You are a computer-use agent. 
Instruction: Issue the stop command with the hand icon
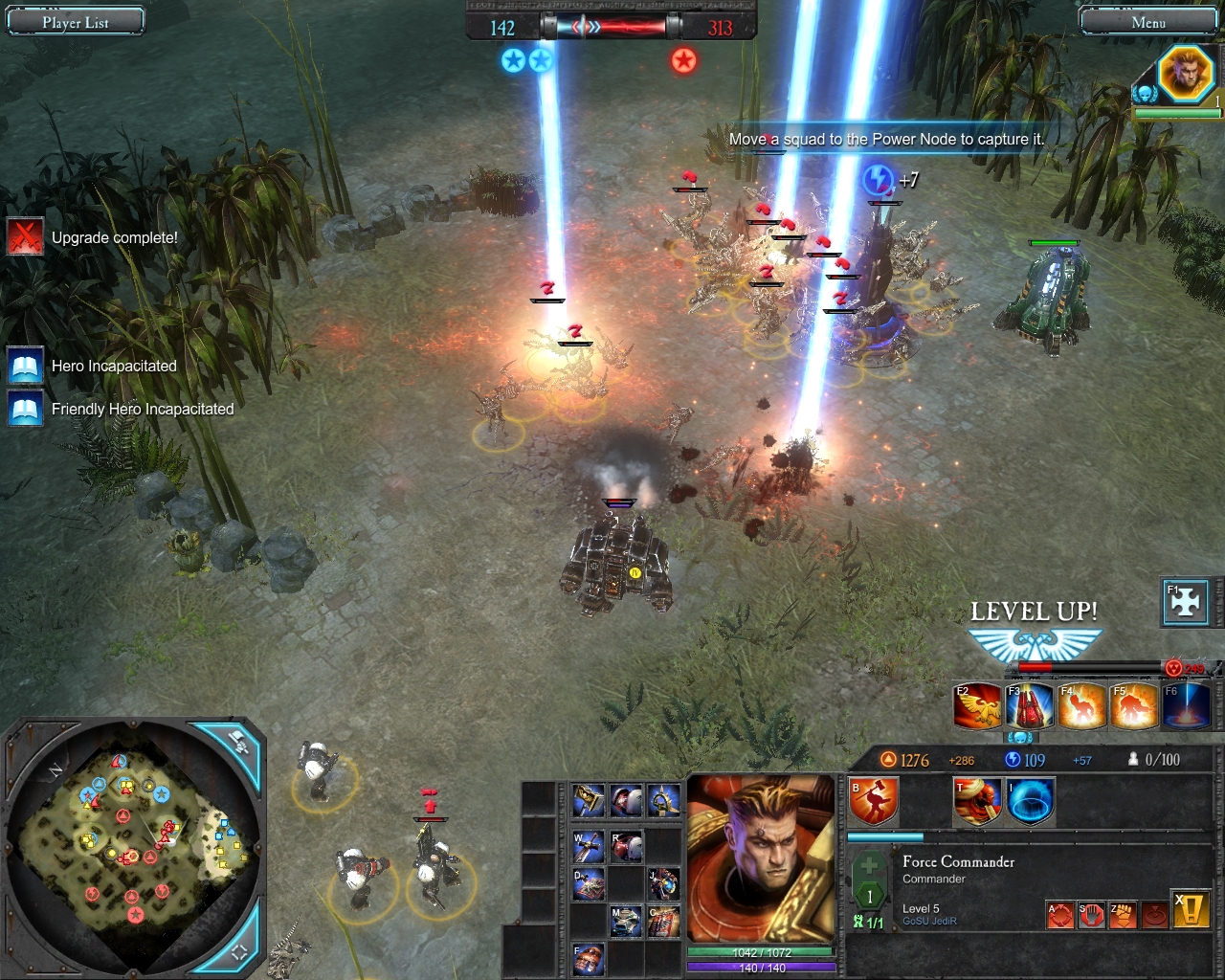[1092, 915]
